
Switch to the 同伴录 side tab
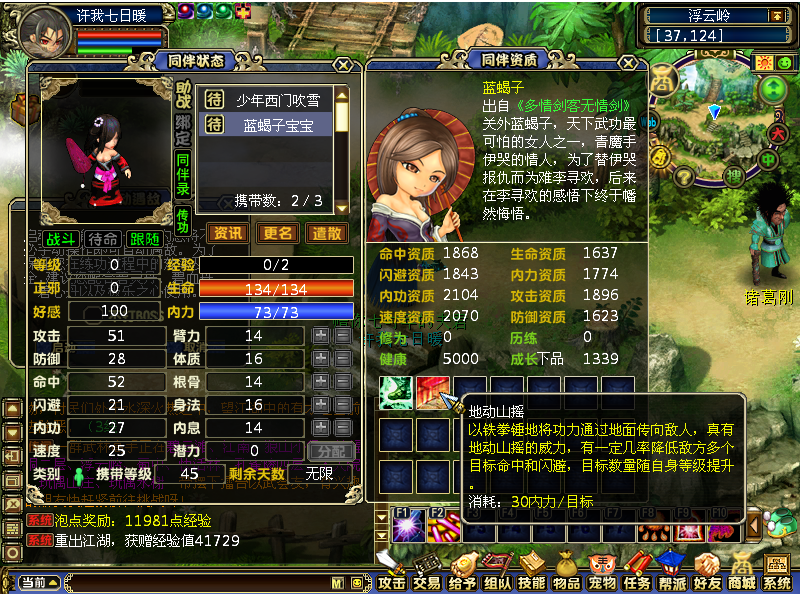183,172
